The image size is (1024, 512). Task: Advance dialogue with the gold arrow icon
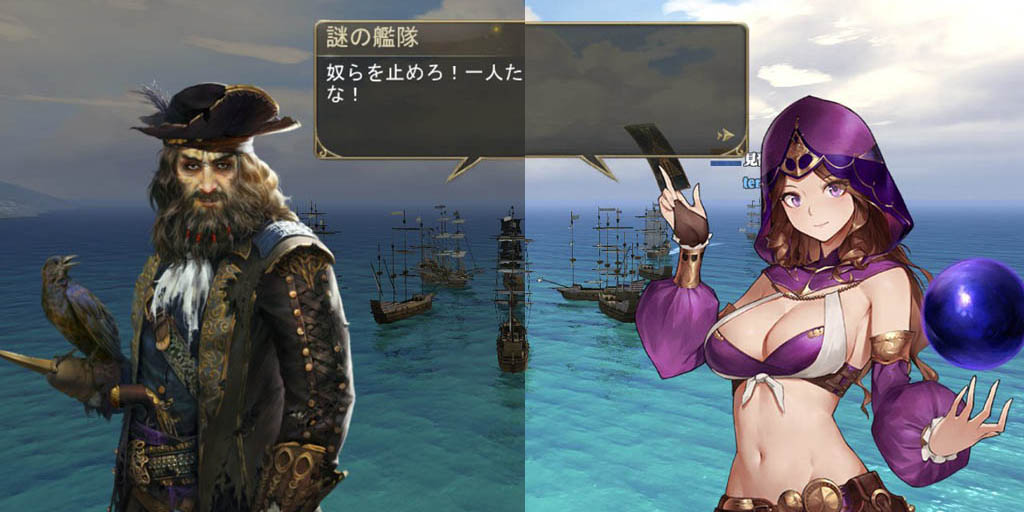coord(726,135)
